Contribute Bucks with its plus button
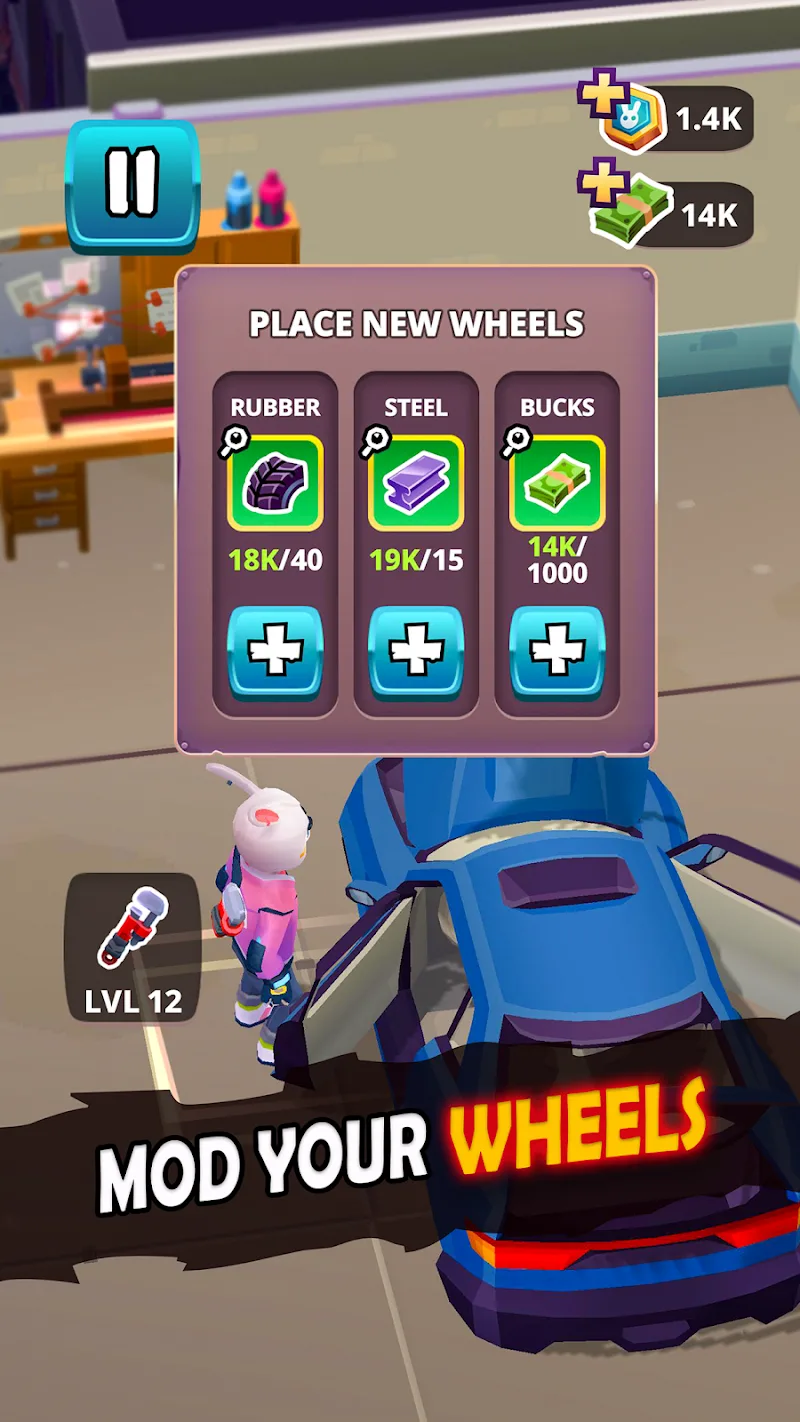The height and width of the screenshot is (1422, 800). 557,653
